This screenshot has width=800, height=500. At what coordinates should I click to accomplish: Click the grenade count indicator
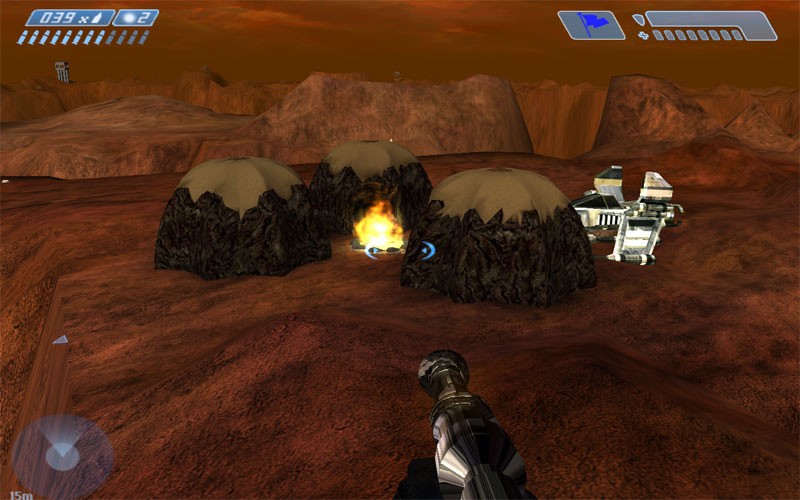136,17
